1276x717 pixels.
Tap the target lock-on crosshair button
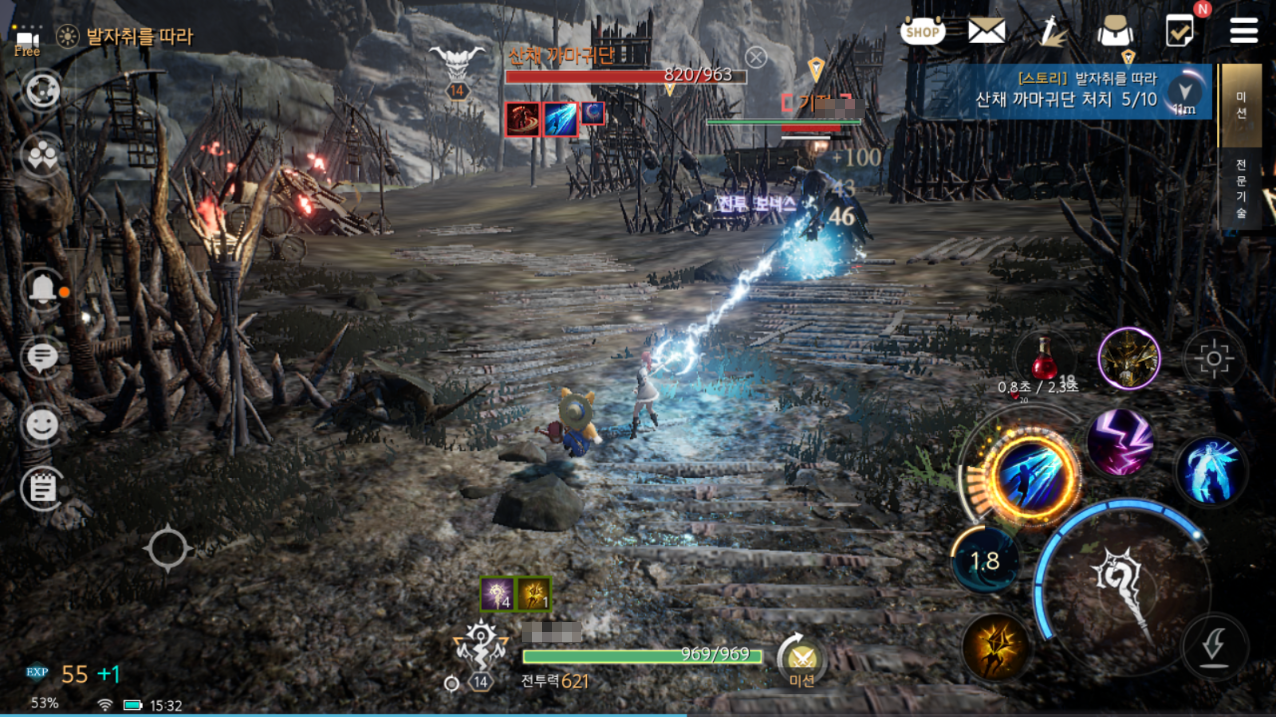[1214, 358]
